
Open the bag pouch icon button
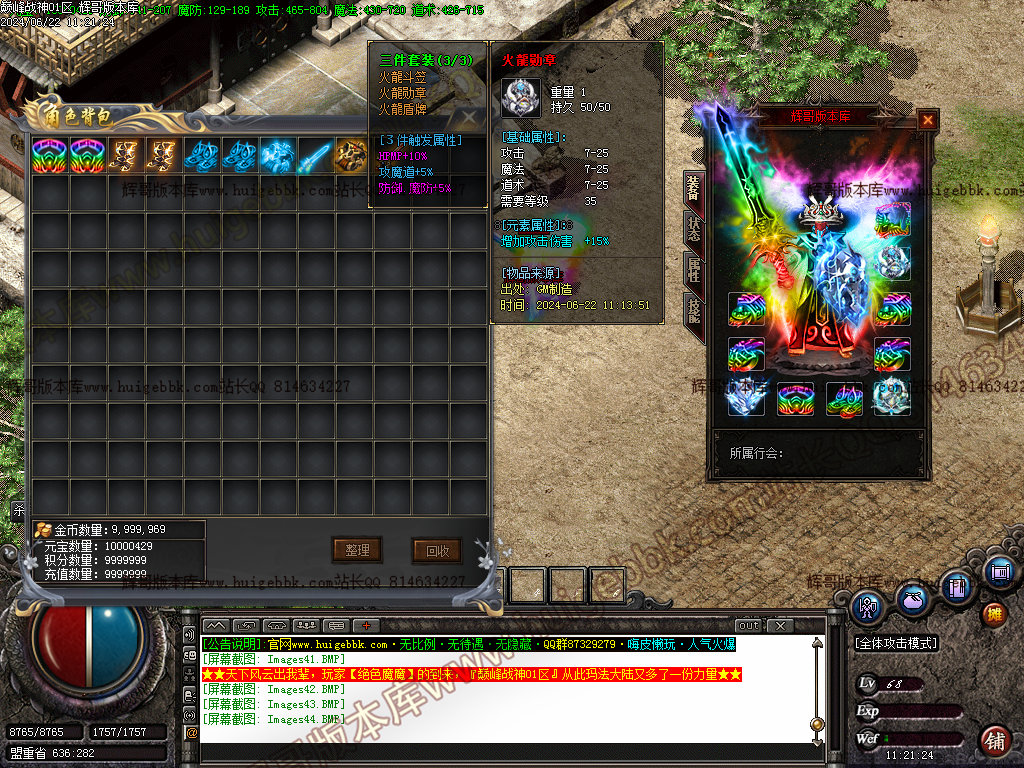click(912, 601)
